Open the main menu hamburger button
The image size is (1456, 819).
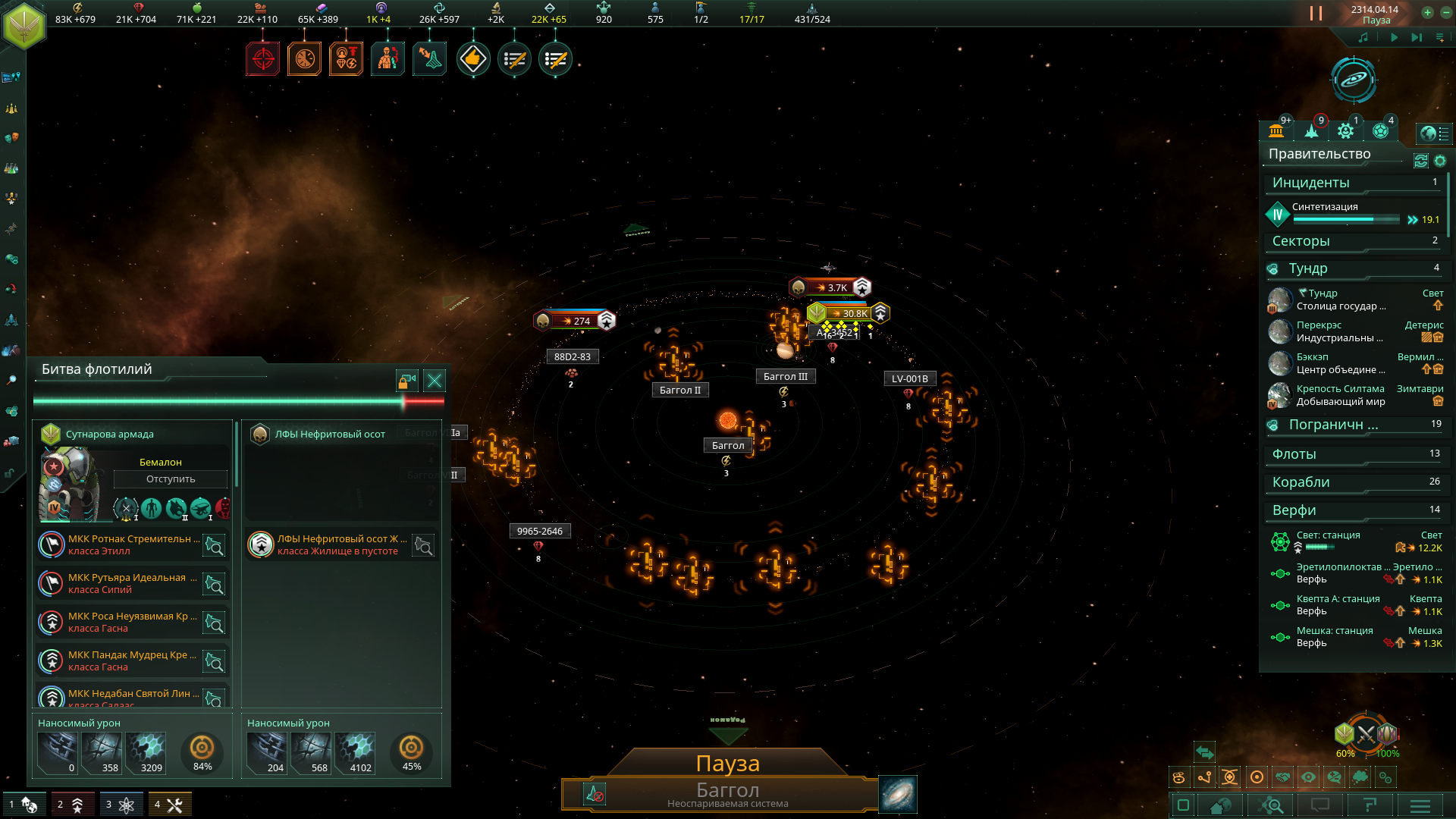pos(1420,805)
